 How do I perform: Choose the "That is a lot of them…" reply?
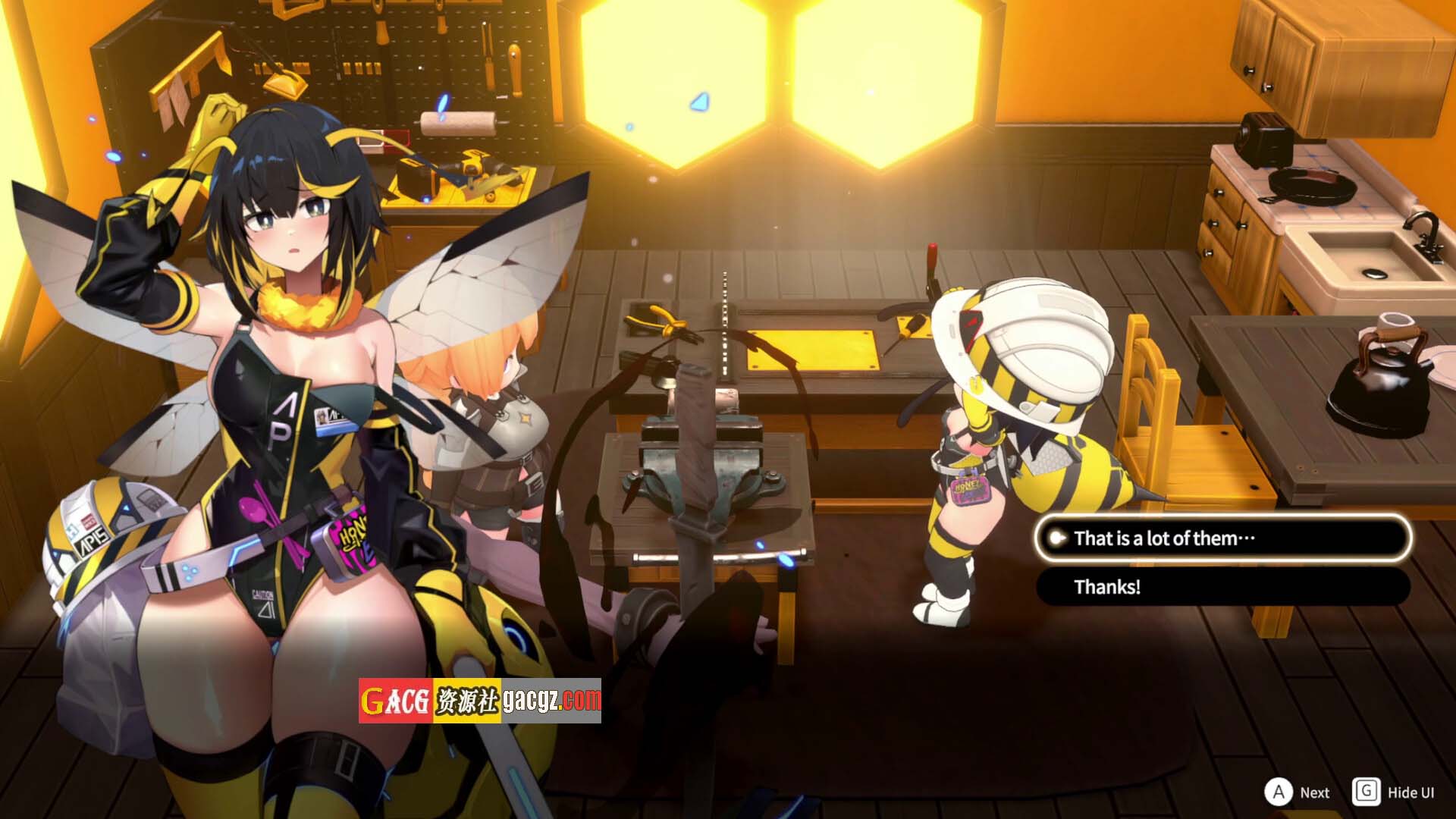pyautogui.click(x=1222, y=538)
